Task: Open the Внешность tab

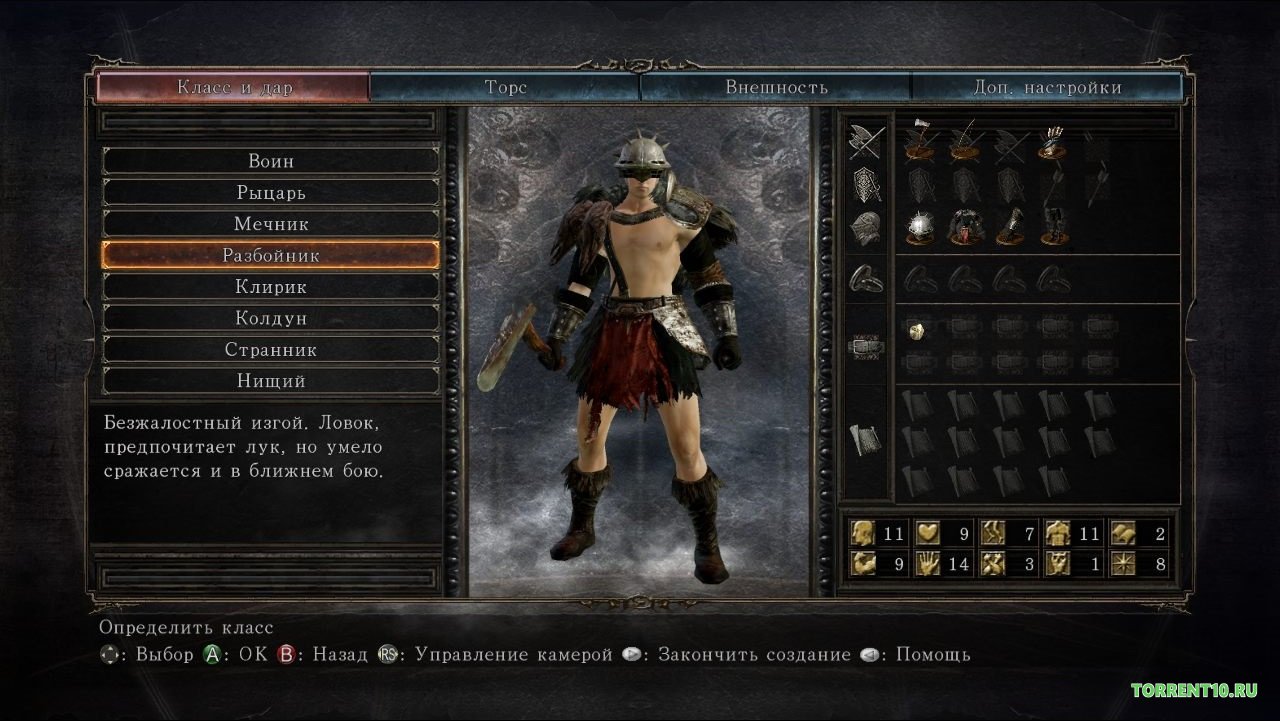Action: tap(776, 87)
